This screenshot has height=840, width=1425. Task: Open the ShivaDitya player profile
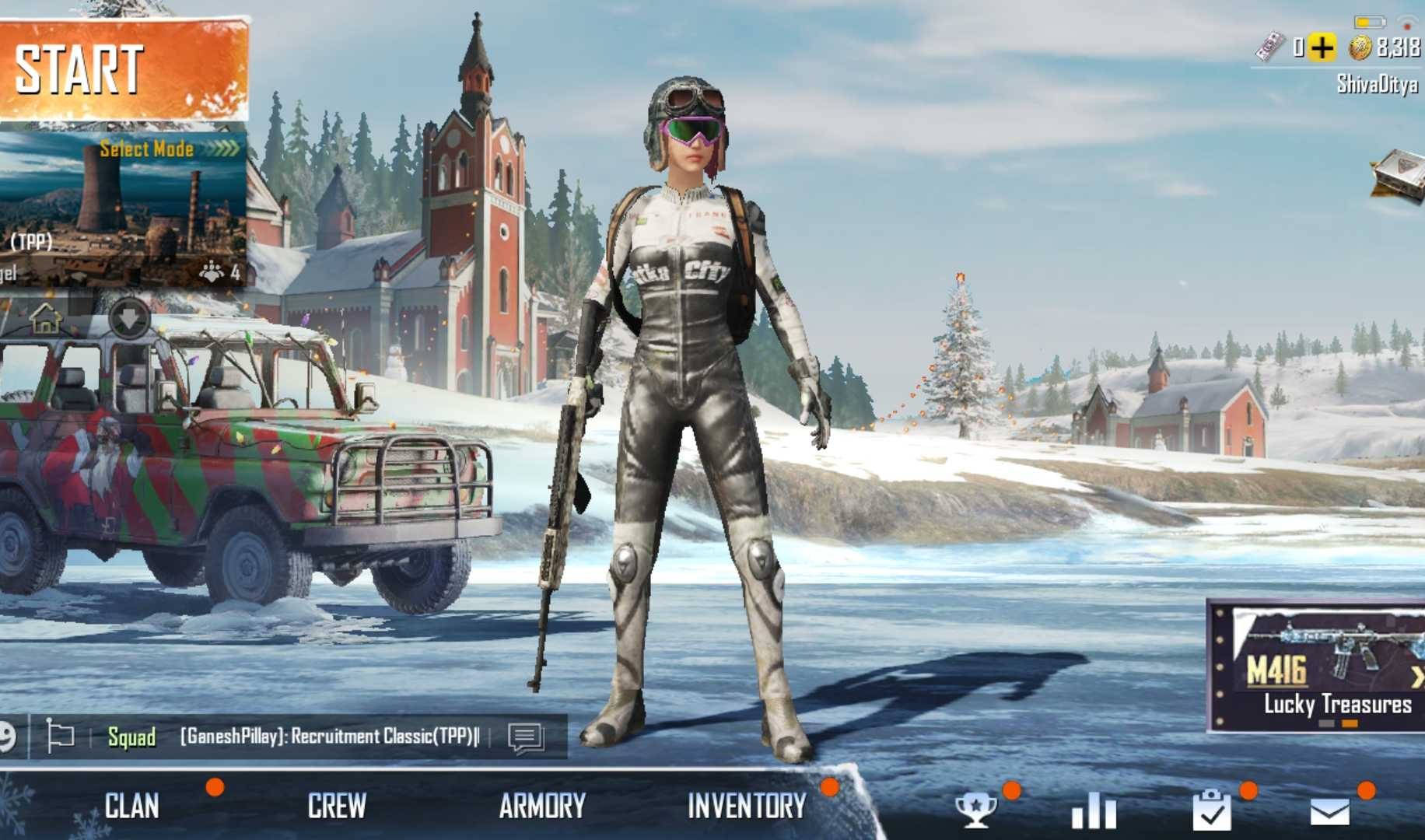[1377, 84]
